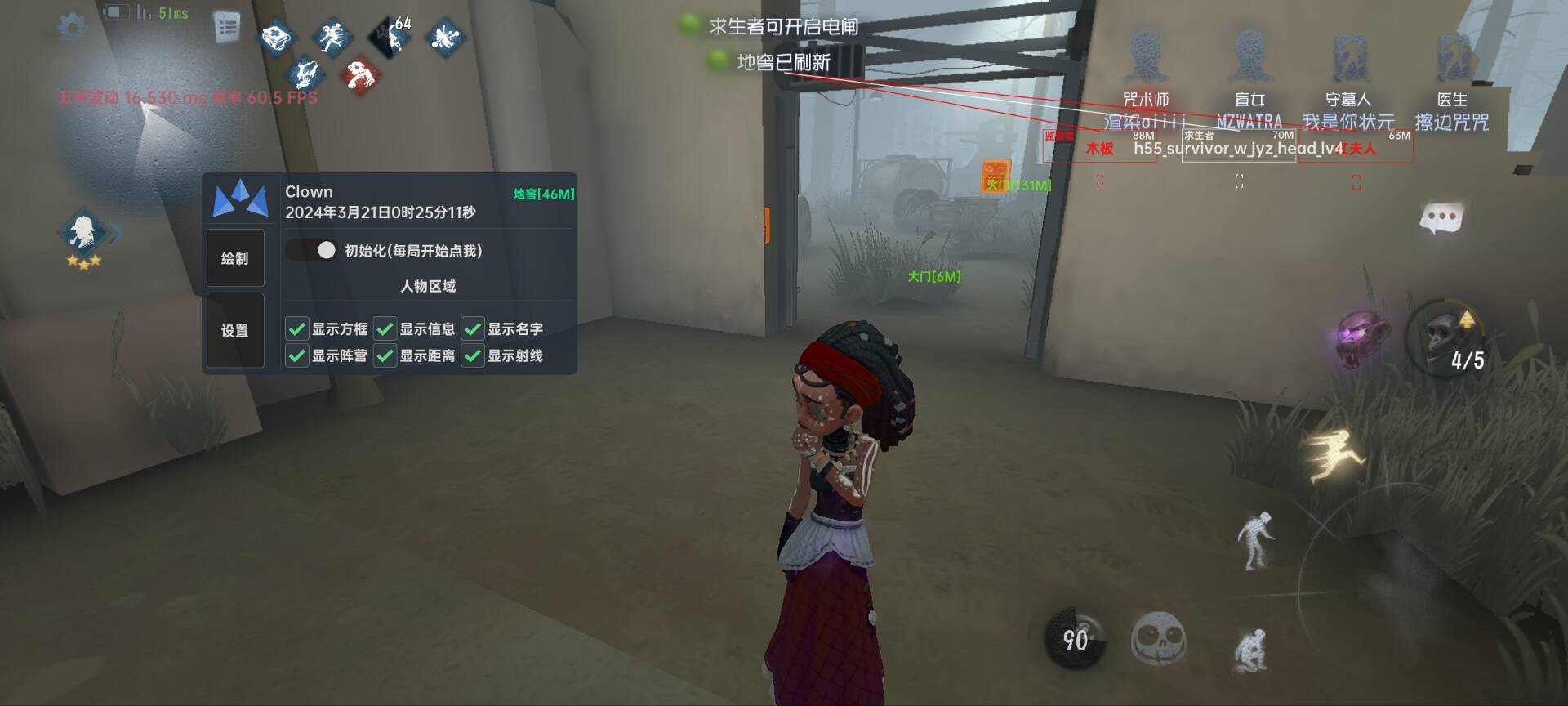Select the 医生 teammate portrait
Viewport: 1568px width, 706px height.
1452,57
